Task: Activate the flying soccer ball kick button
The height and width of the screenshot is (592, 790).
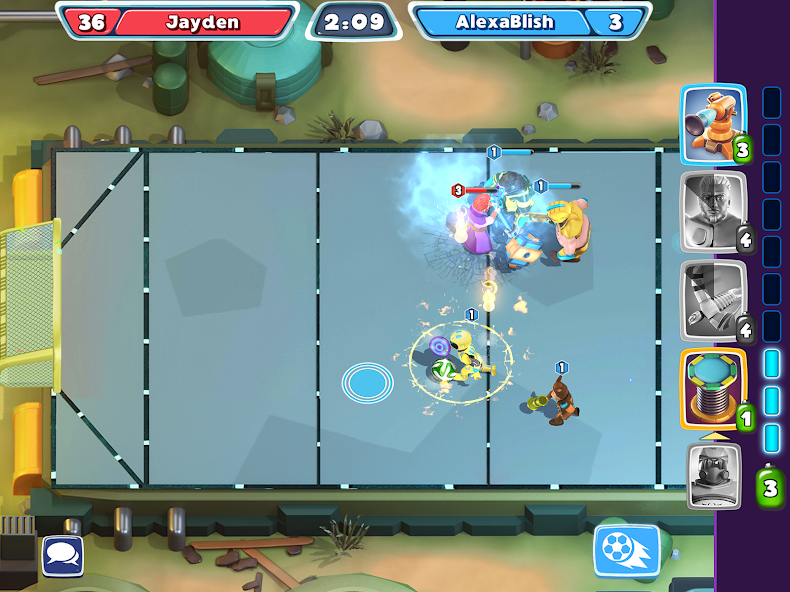Action: (627, 551)
